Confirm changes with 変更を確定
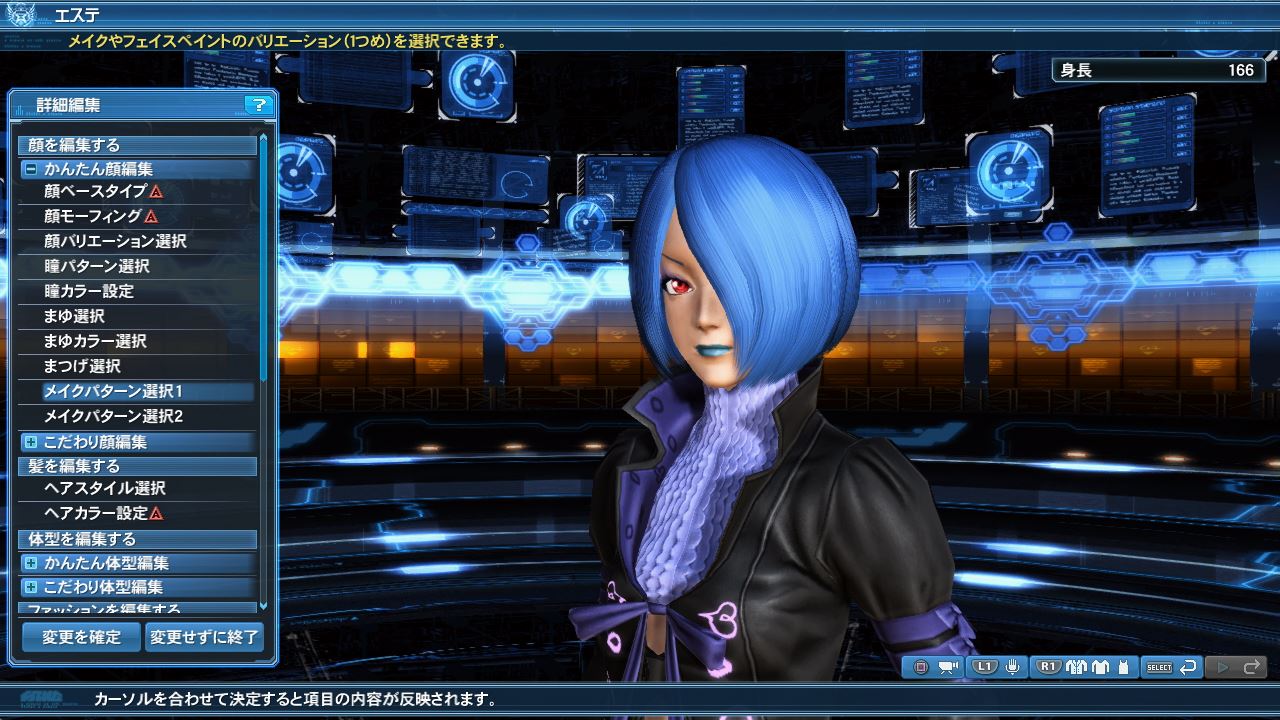Image resolution: width=1280 pixels, height=720 pixels. pyautogui.click(x=81, y=636)
